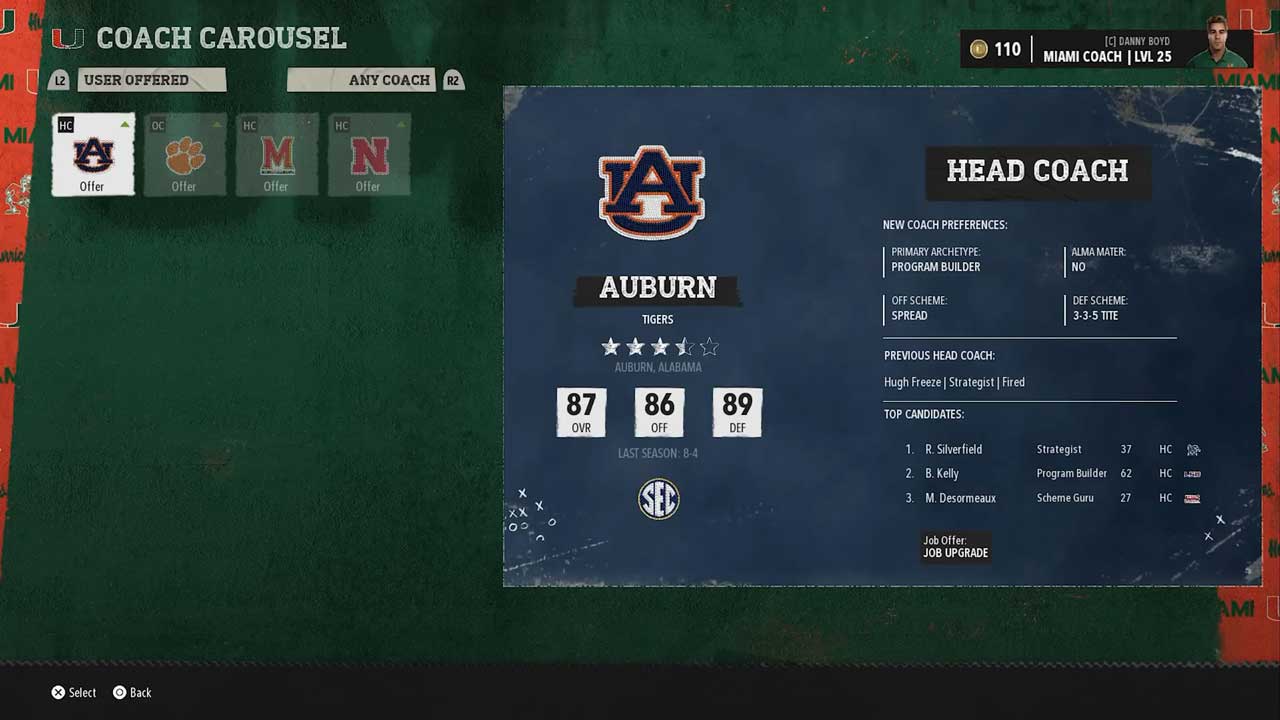Choose the Clemson offensive coordinator offer tile
The image size is (1280, 720).
[x=184, y=154]
